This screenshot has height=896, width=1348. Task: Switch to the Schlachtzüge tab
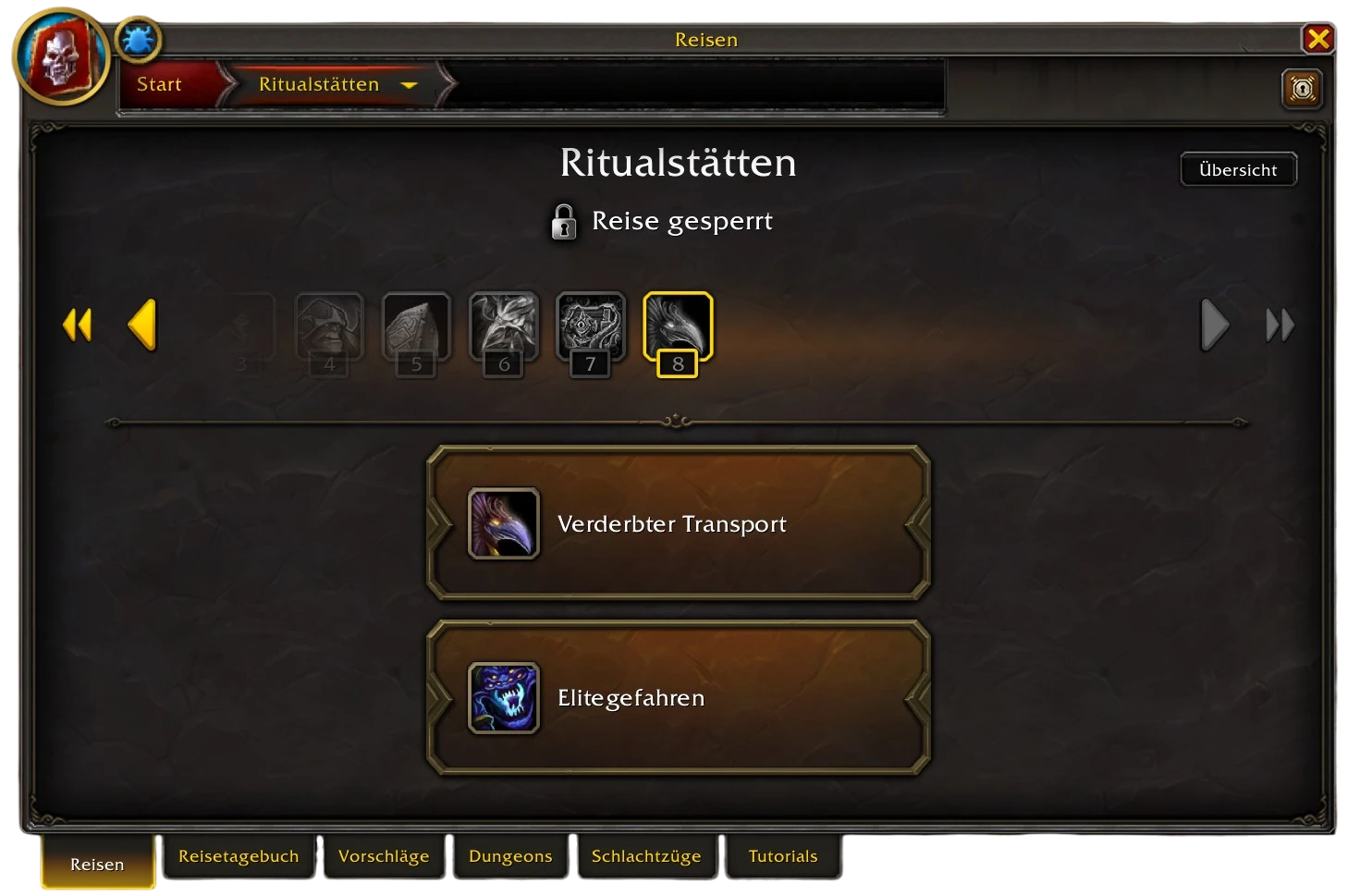646,856
